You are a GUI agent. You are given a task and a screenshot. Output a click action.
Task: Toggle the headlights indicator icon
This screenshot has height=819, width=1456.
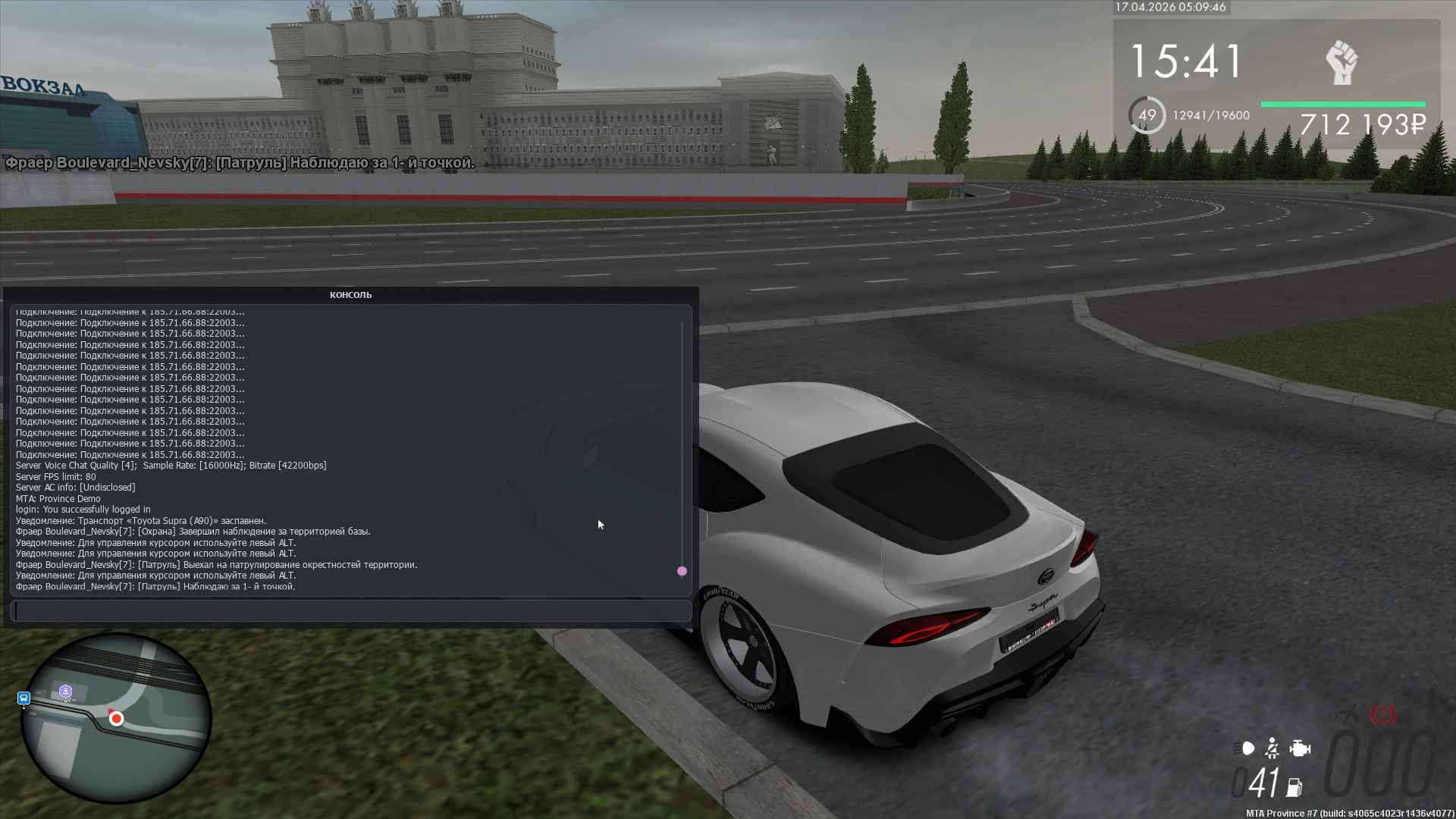pyautogui.click(x=1244, y=748)
